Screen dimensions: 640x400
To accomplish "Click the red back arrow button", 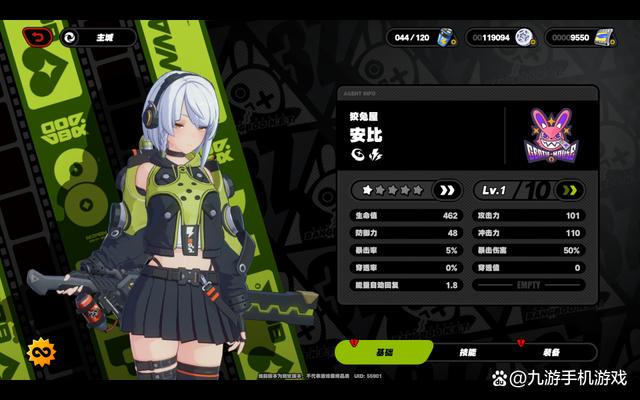I will point(39,37).
